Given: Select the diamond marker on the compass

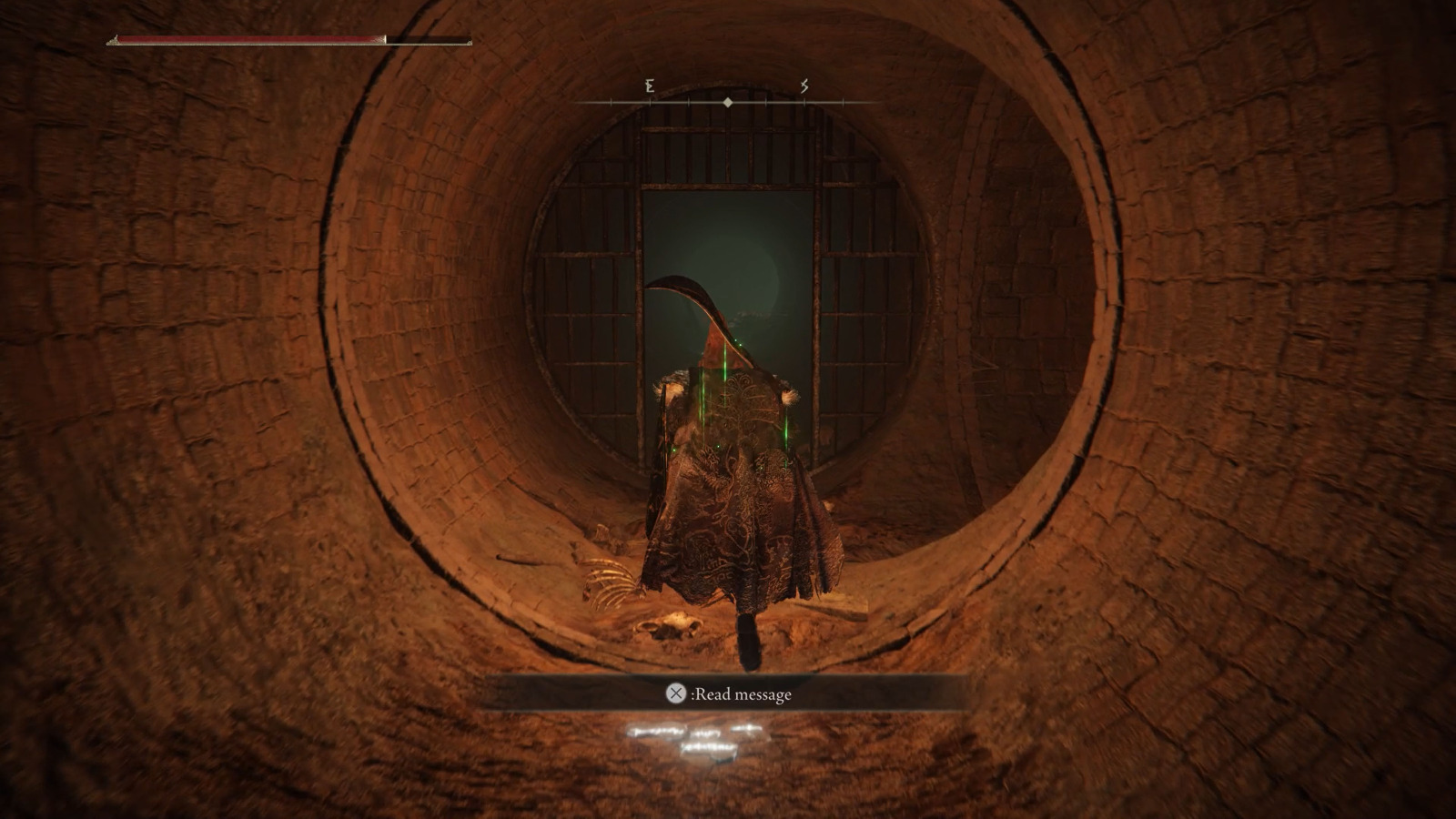Looking at the screenshot, I should point(728,103).
